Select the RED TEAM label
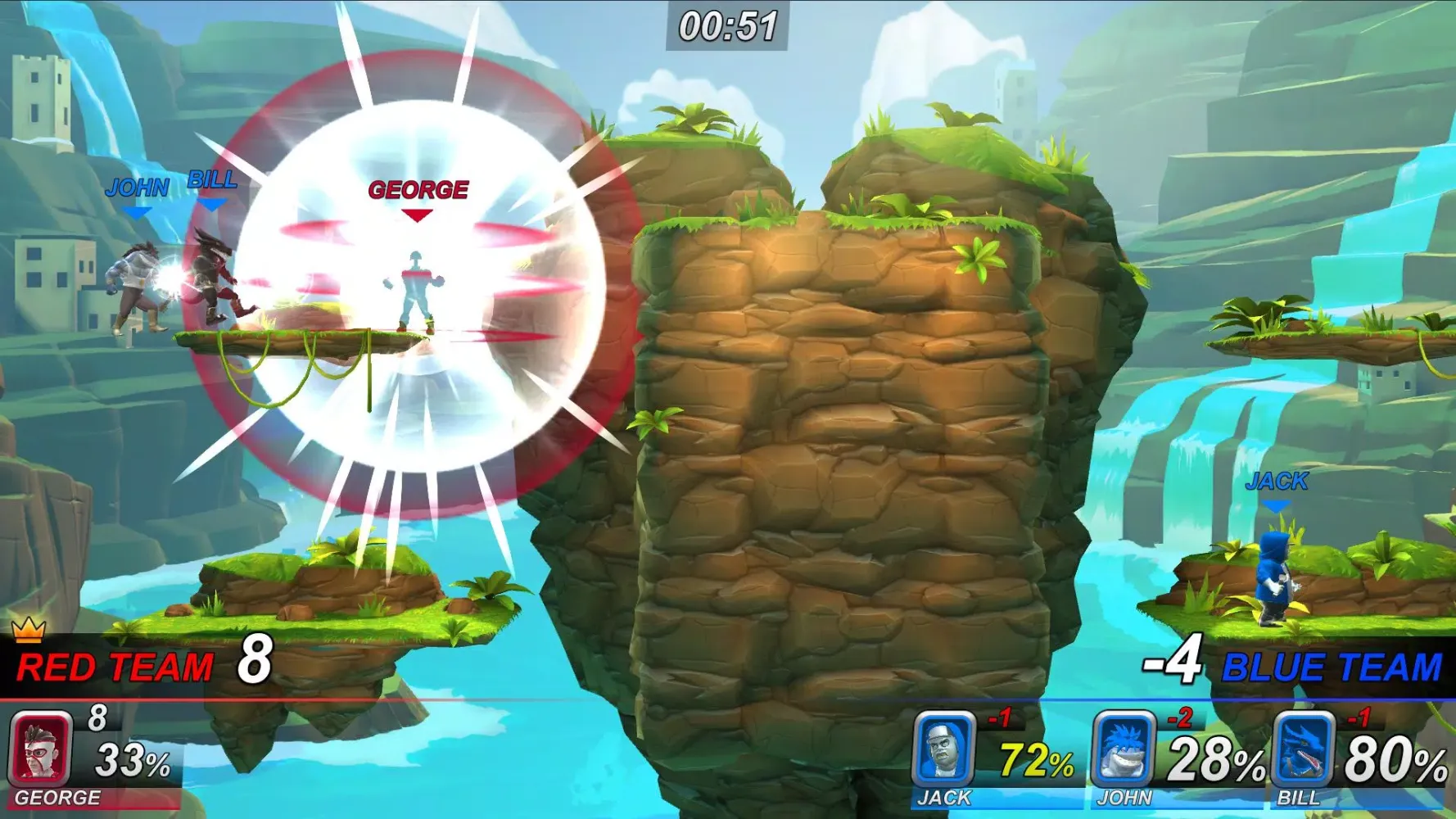 tap(115, 667)
